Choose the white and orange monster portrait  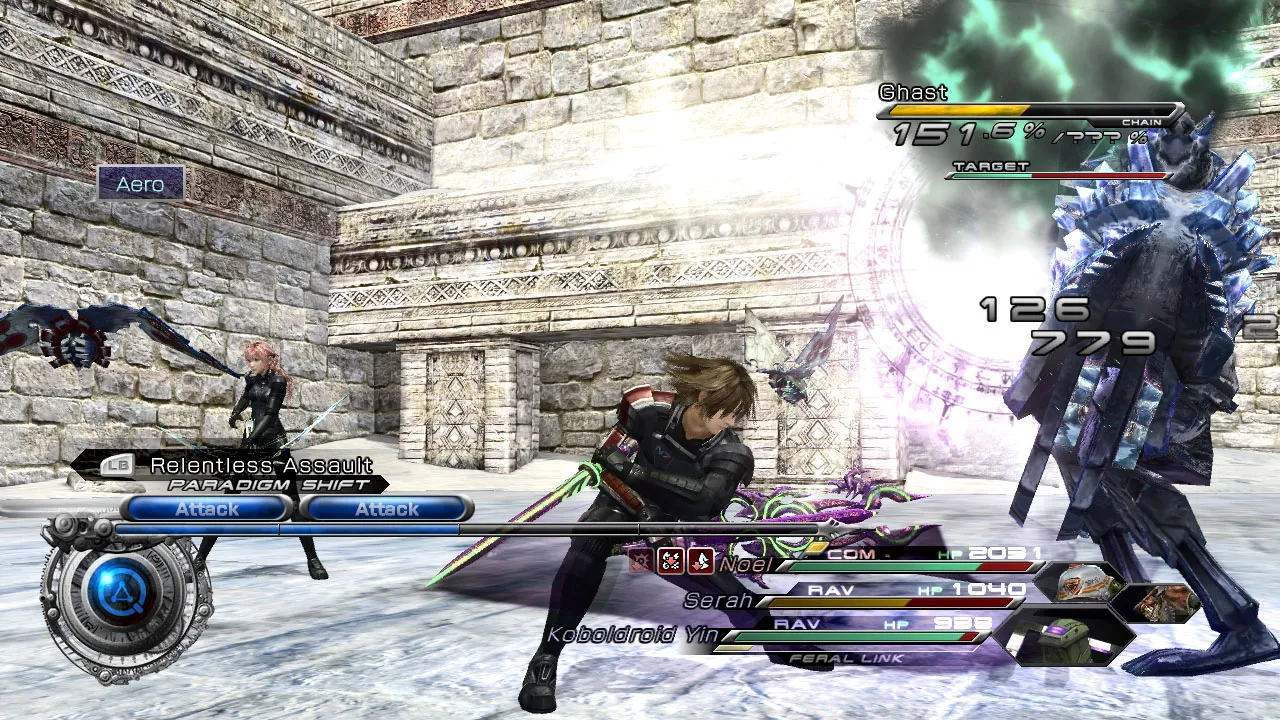click(1082, 583)
